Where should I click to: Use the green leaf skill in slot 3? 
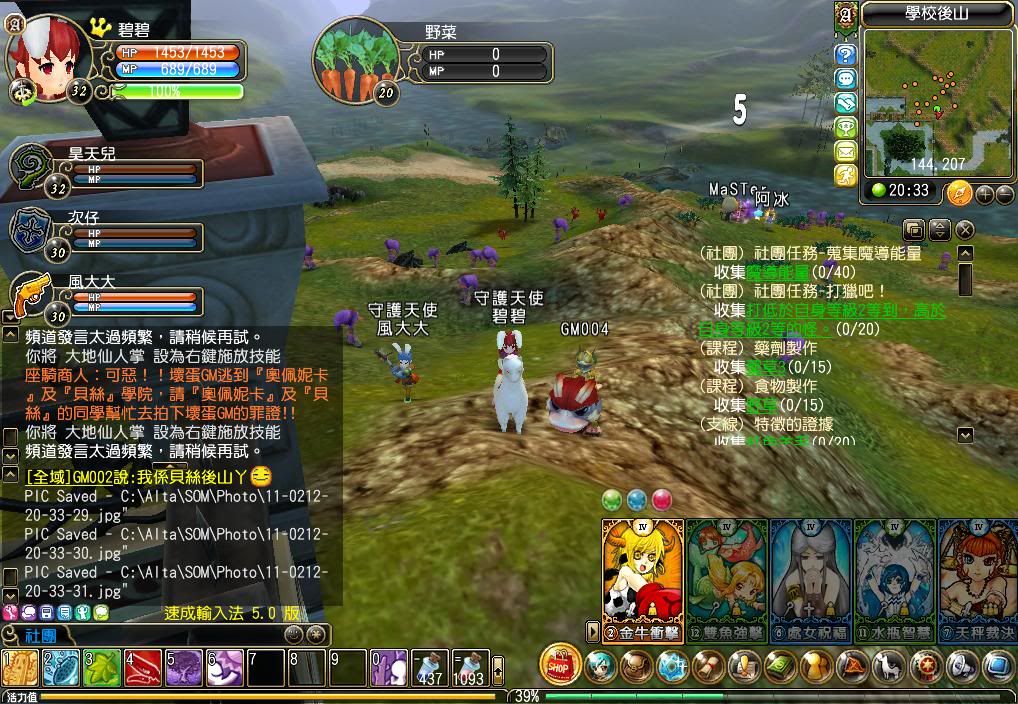(x=101, y=667)
